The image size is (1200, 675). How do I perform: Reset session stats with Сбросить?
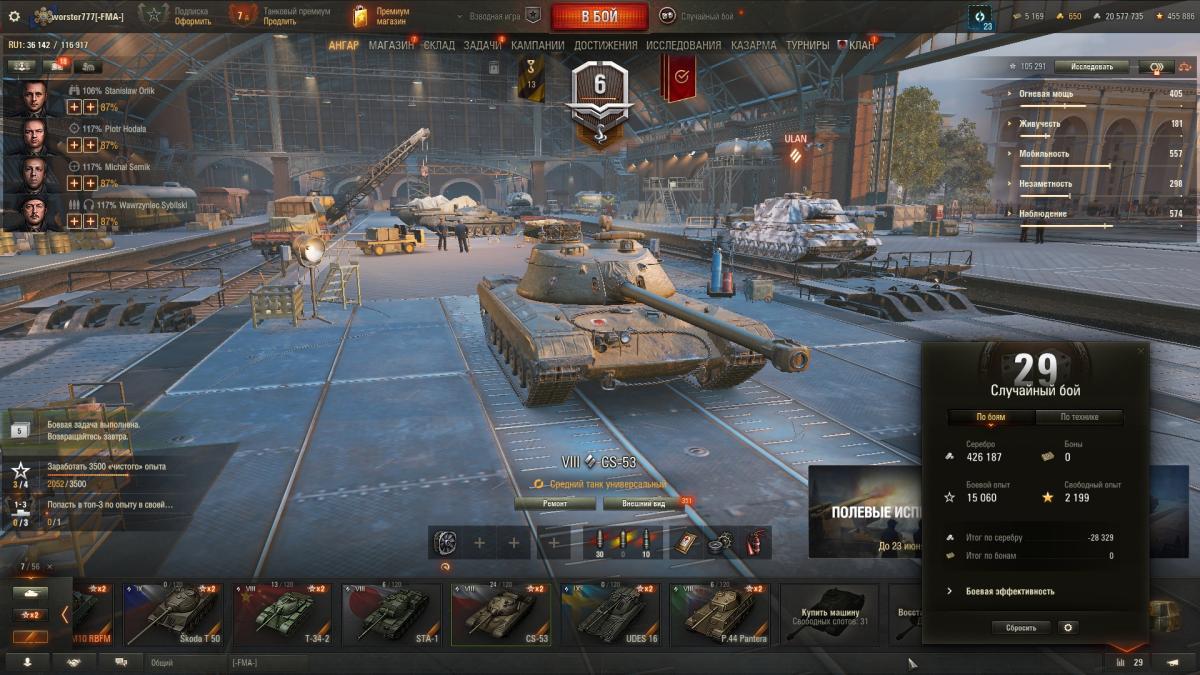(x=1021, y=628)
